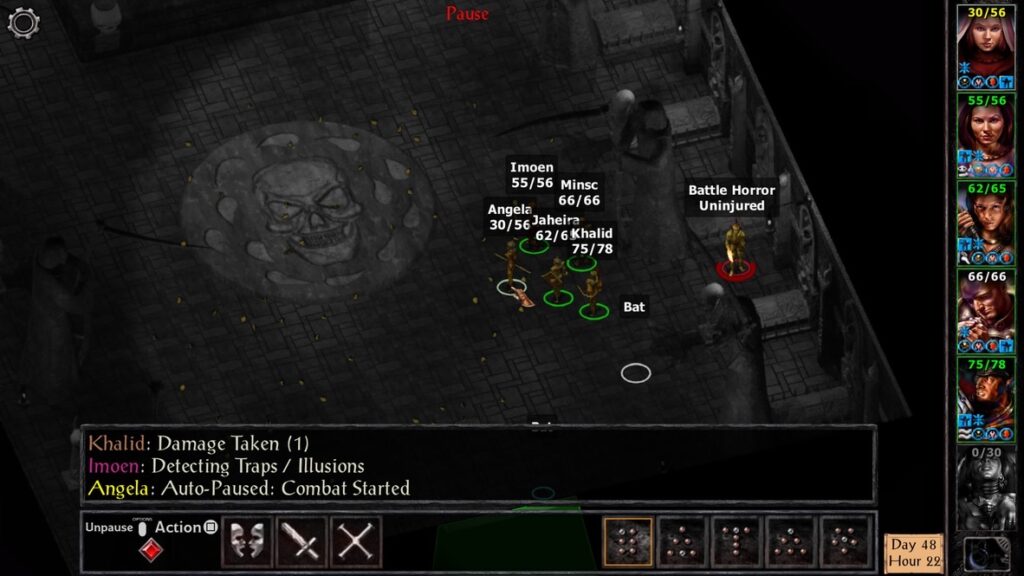Activate the Talk action with the masks icon
Image resolution: width=1024 pixels, height=576 pixels.
click(x=246, y=541)
